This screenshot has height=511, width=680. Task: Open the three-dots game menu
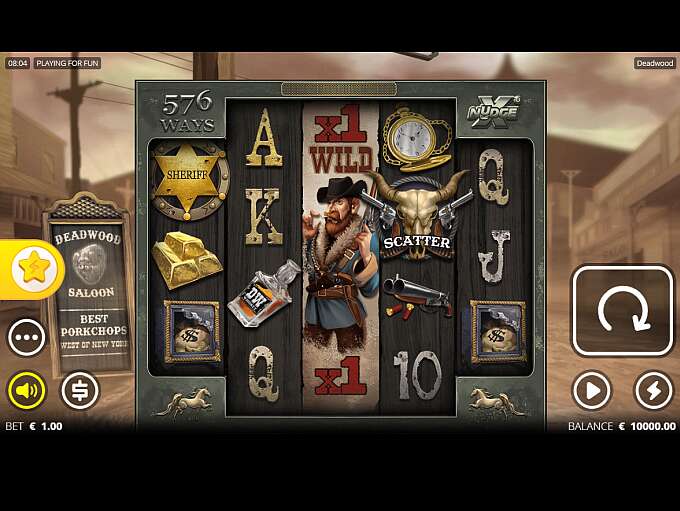click(27, 338)
